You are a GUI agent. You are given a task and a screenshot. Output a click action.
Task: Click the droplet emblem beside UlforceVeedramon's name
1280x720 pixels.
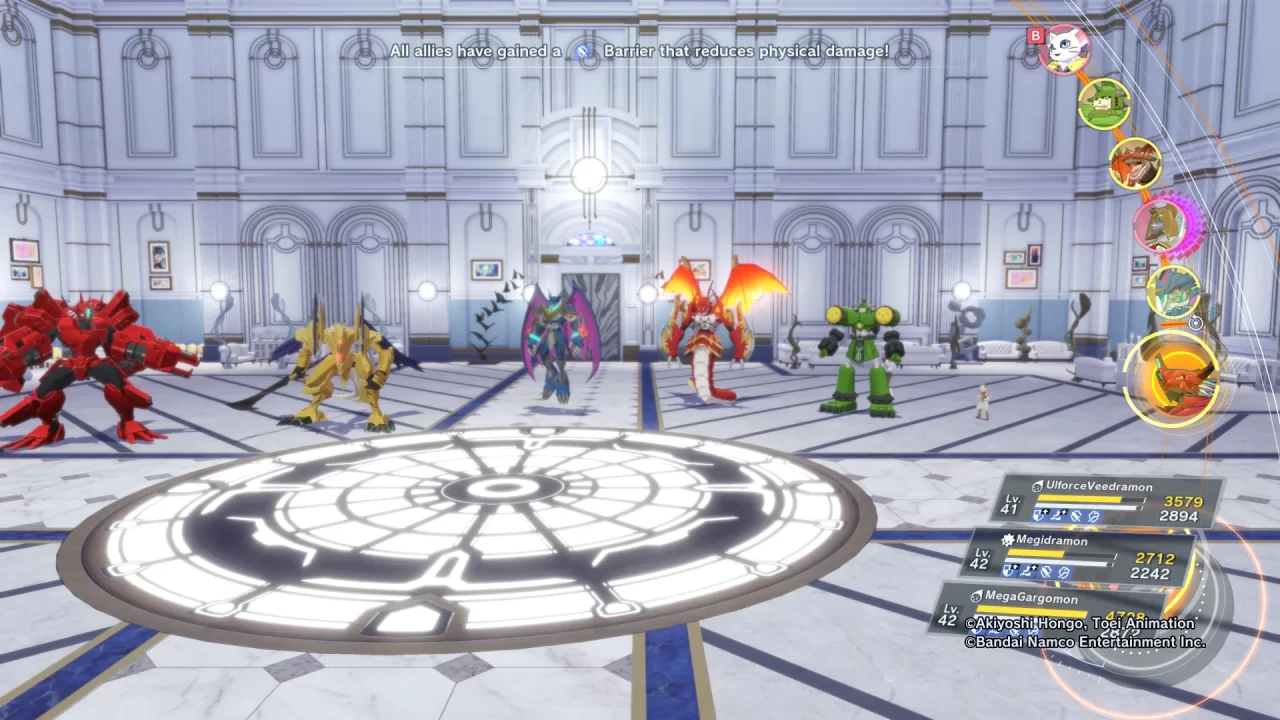[x=1037, y=487]
